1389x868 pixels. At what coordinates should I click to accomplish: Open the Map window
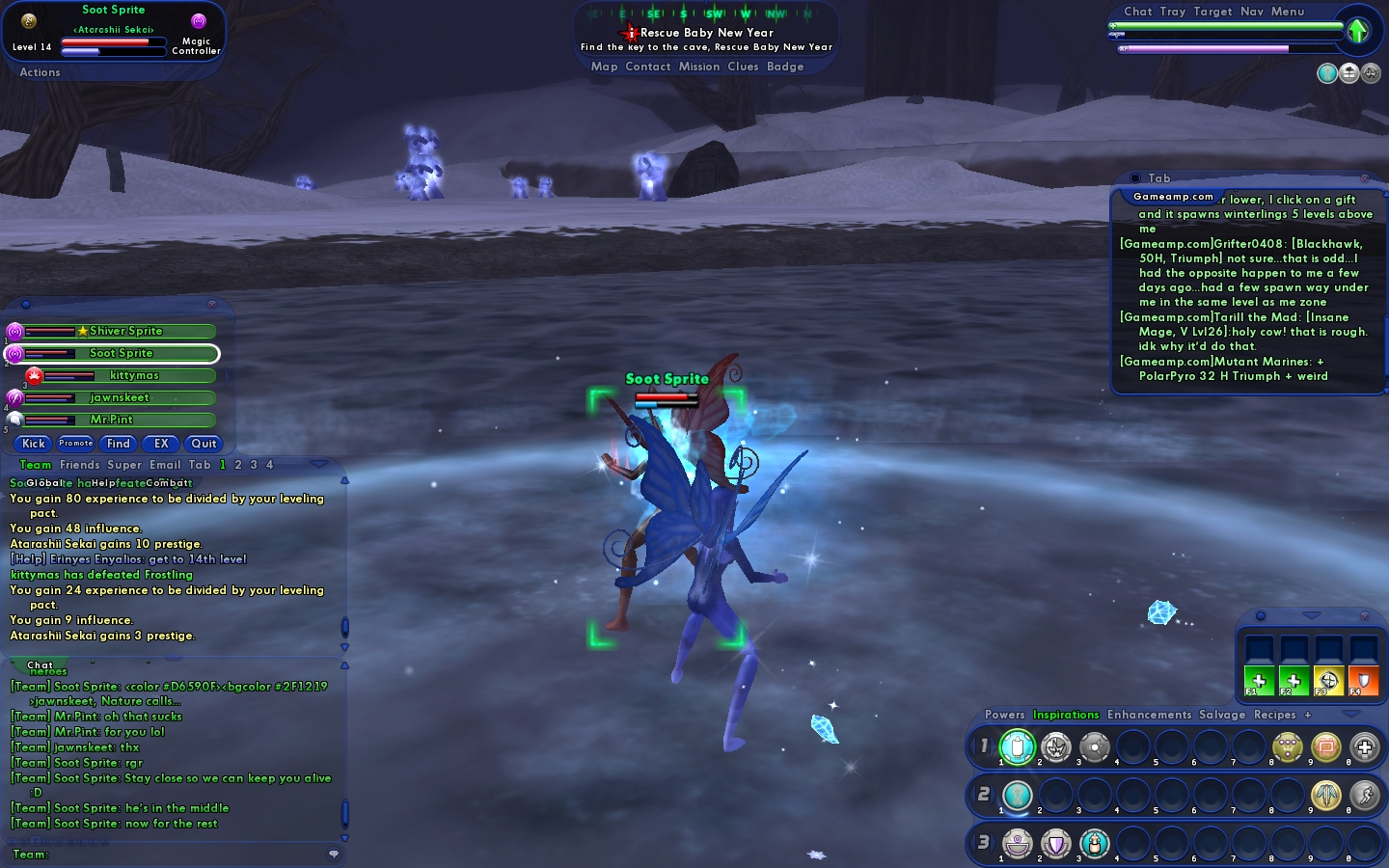click(604, 67)
